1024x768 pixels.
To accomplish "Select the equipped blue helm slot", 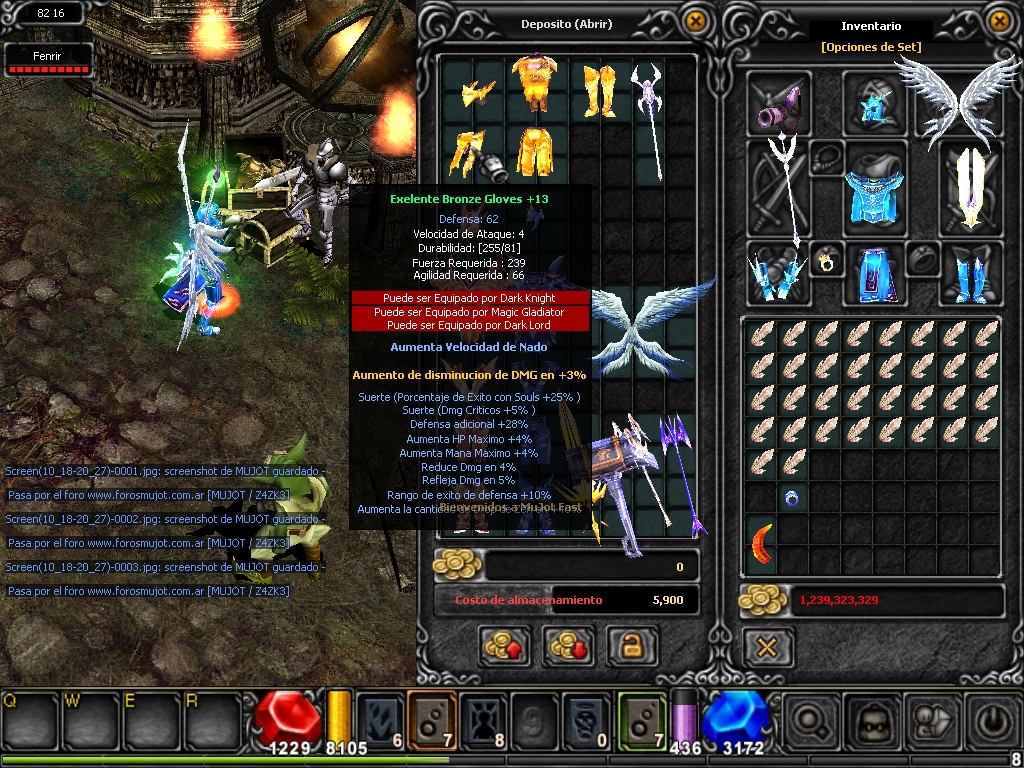I will pos(876,103).
